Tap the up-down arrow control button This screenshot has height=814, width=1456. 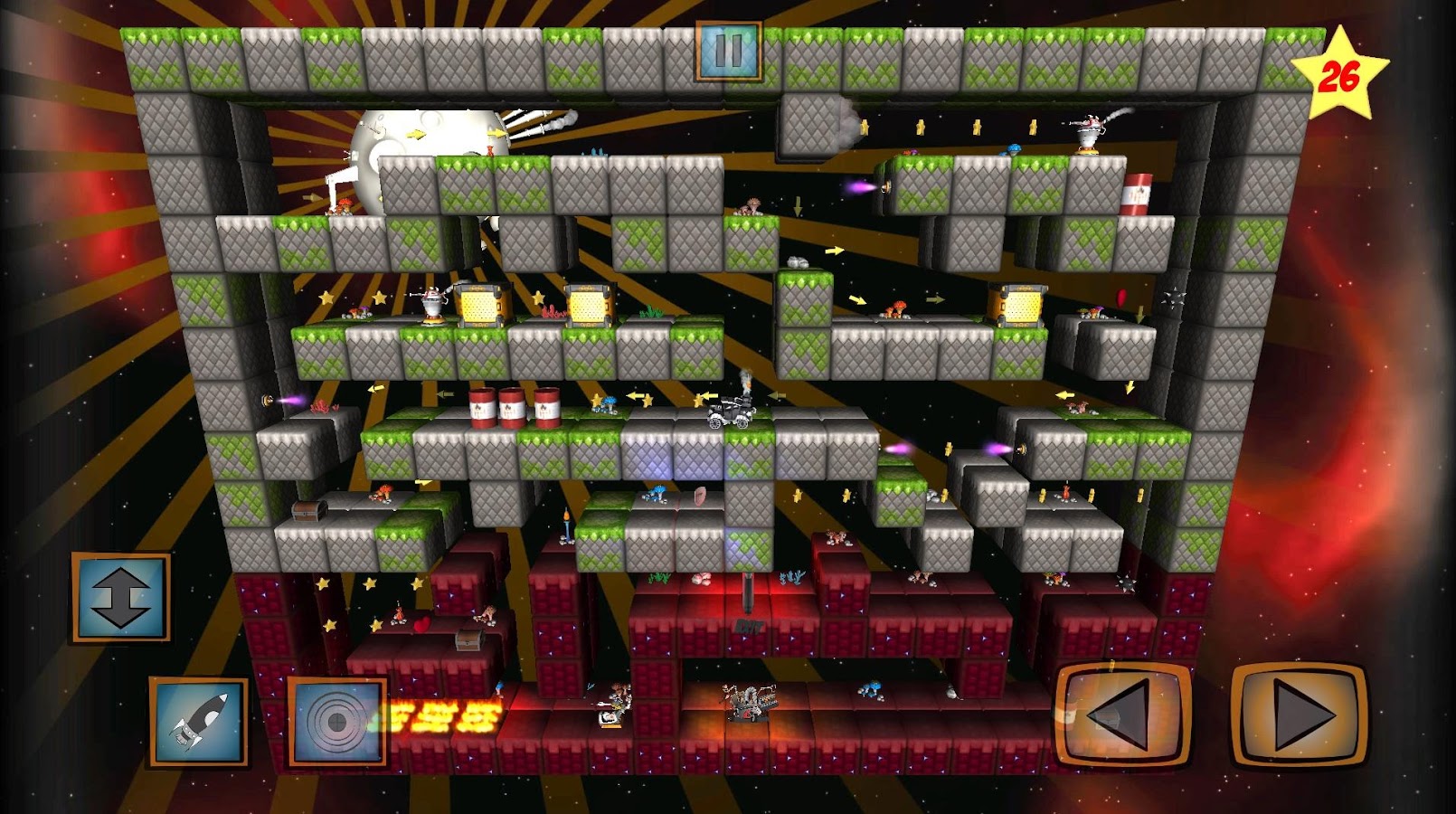point(121,598)
